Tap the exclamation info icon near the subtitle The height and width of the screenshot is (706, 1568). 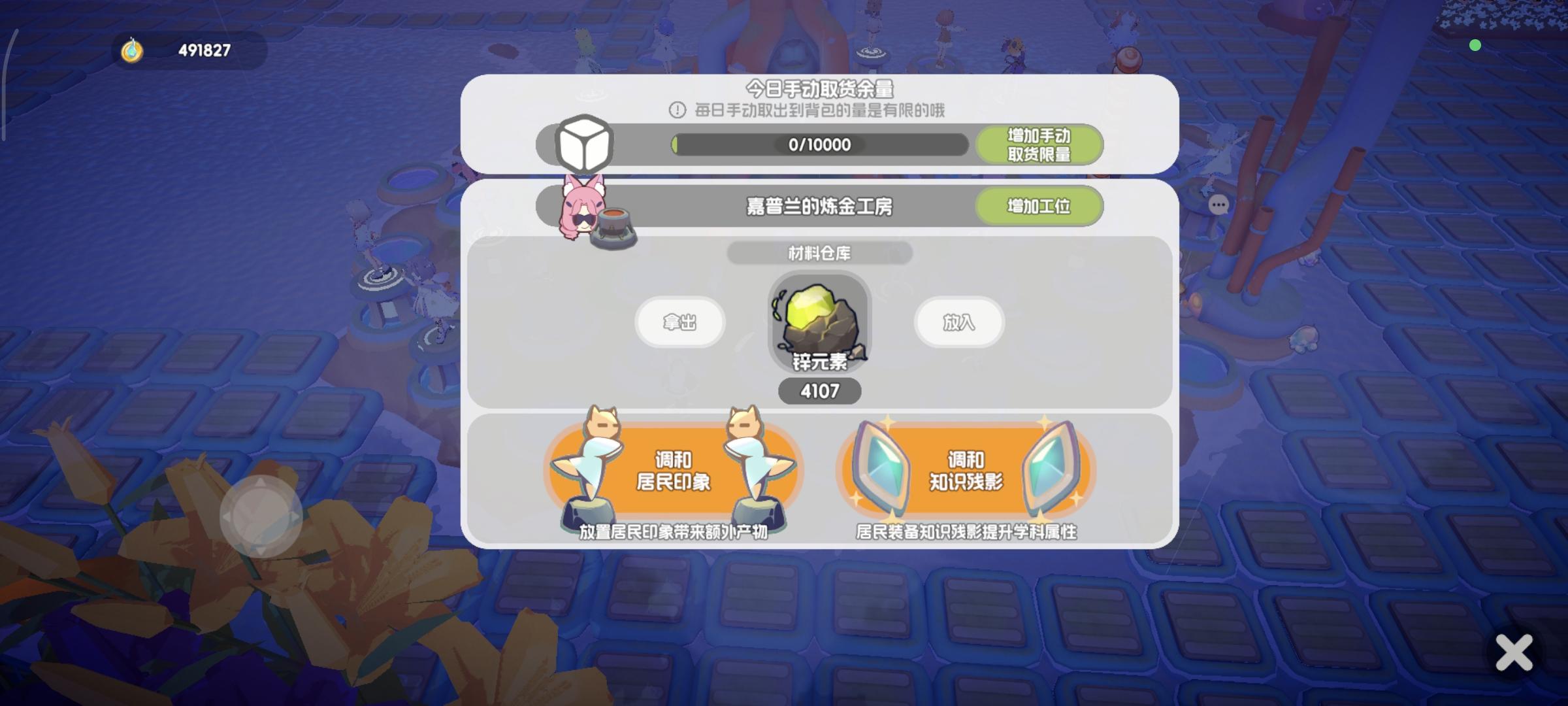676,110
